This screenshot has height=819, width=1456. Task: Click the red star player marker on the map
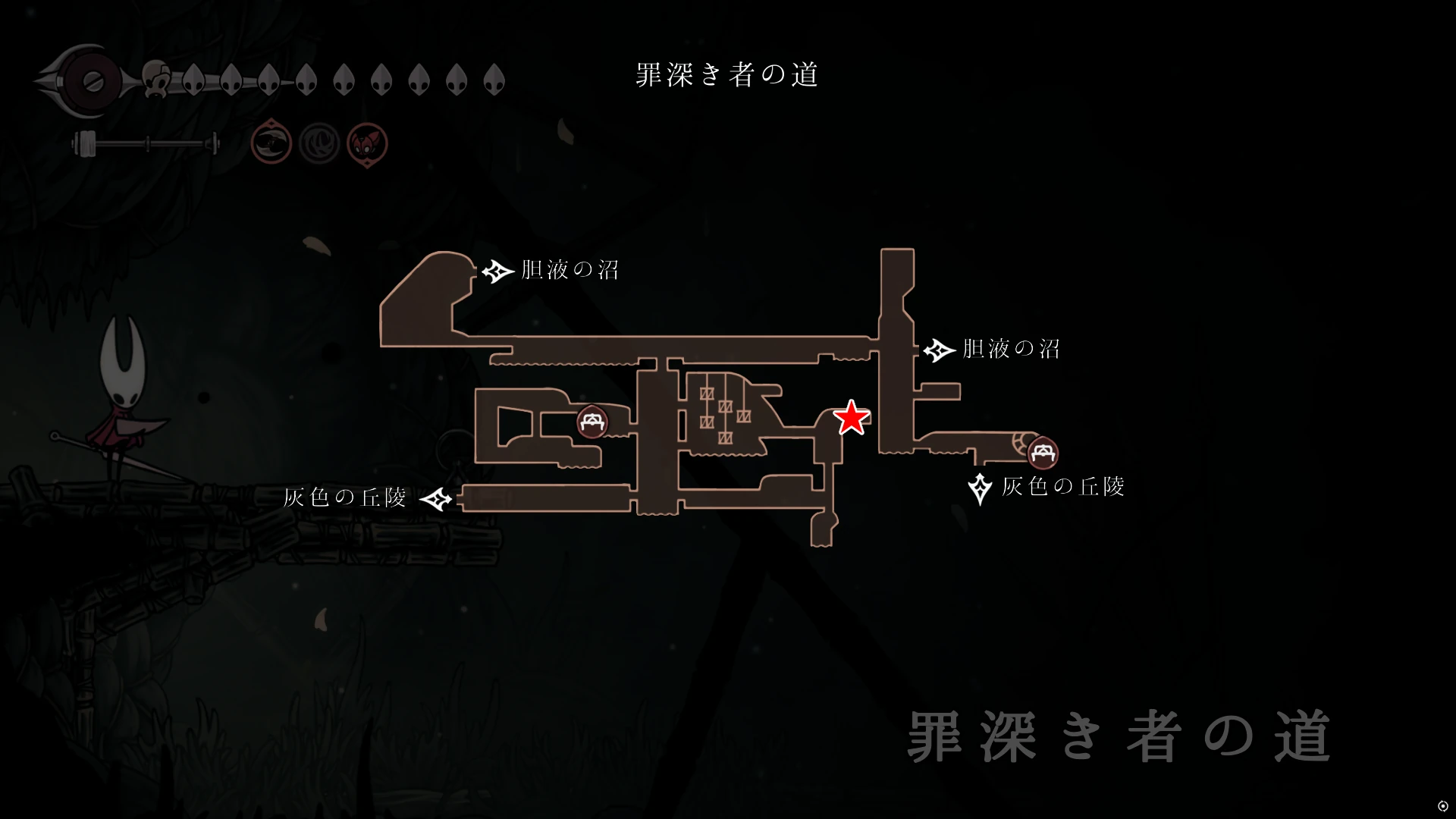click(851, 417)
